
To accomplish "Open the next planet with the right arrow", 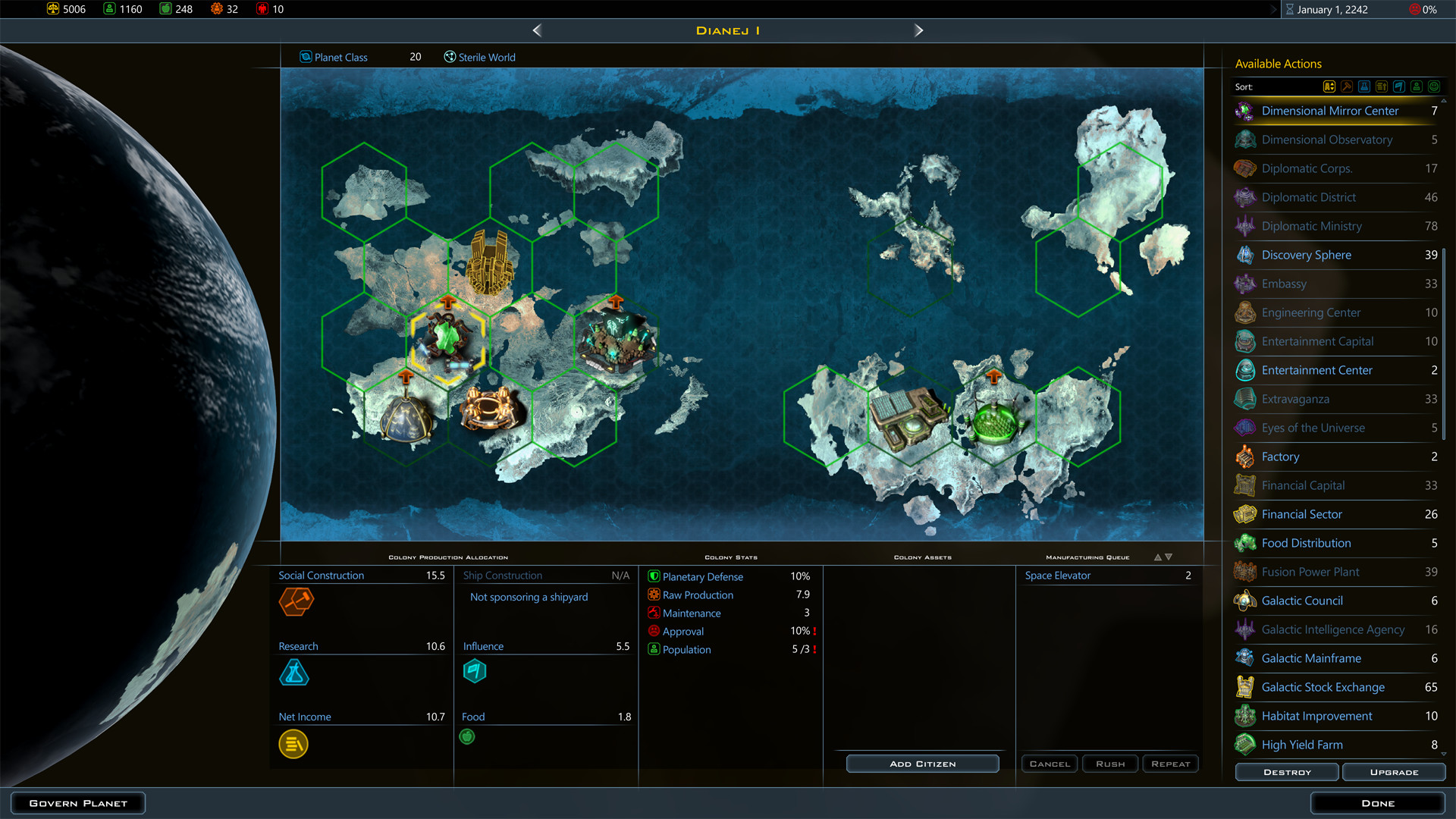I will (918, 30).
